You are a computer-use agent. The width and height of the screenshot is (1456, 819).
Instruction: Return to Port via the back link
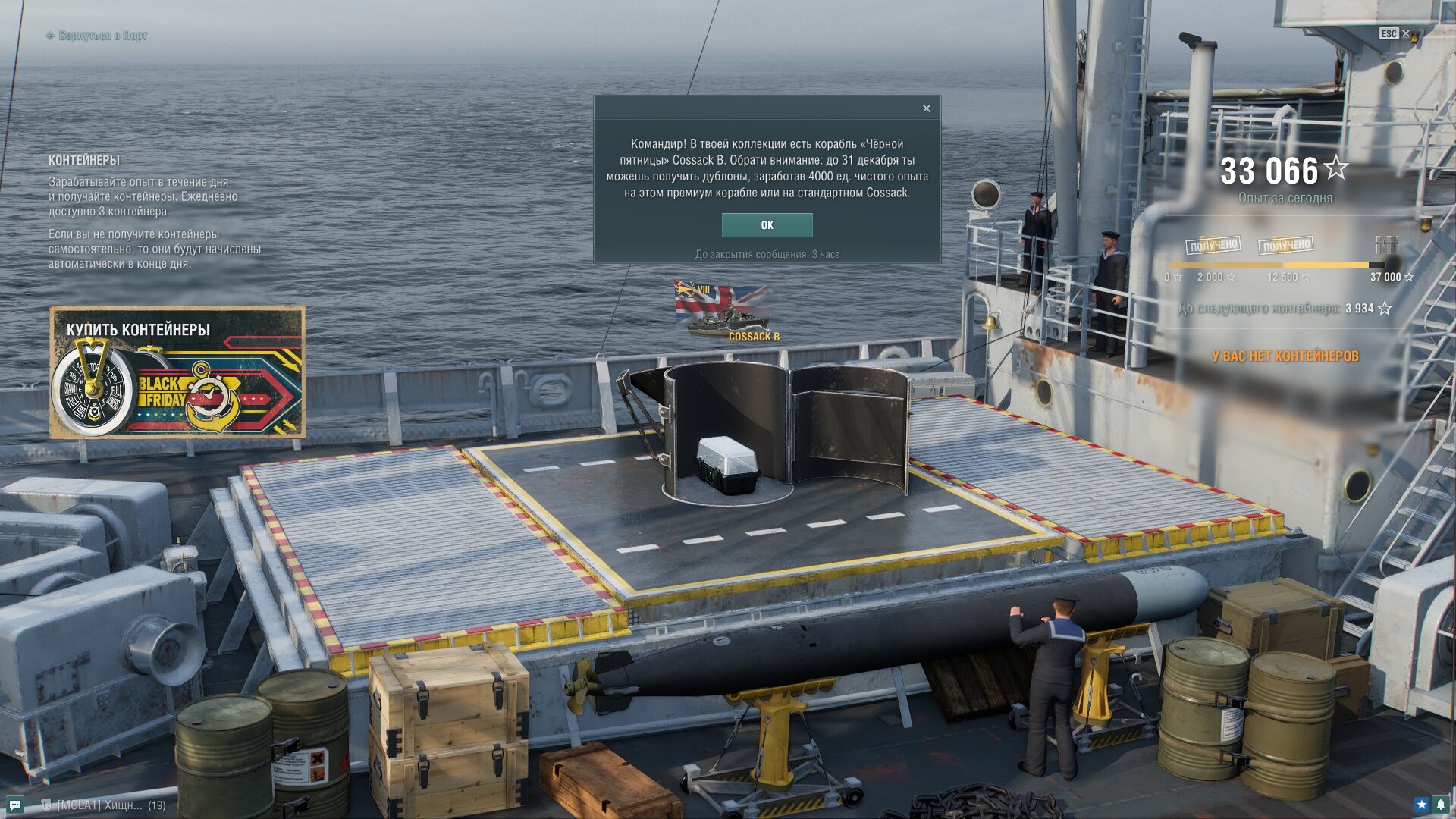coord(96,36)
